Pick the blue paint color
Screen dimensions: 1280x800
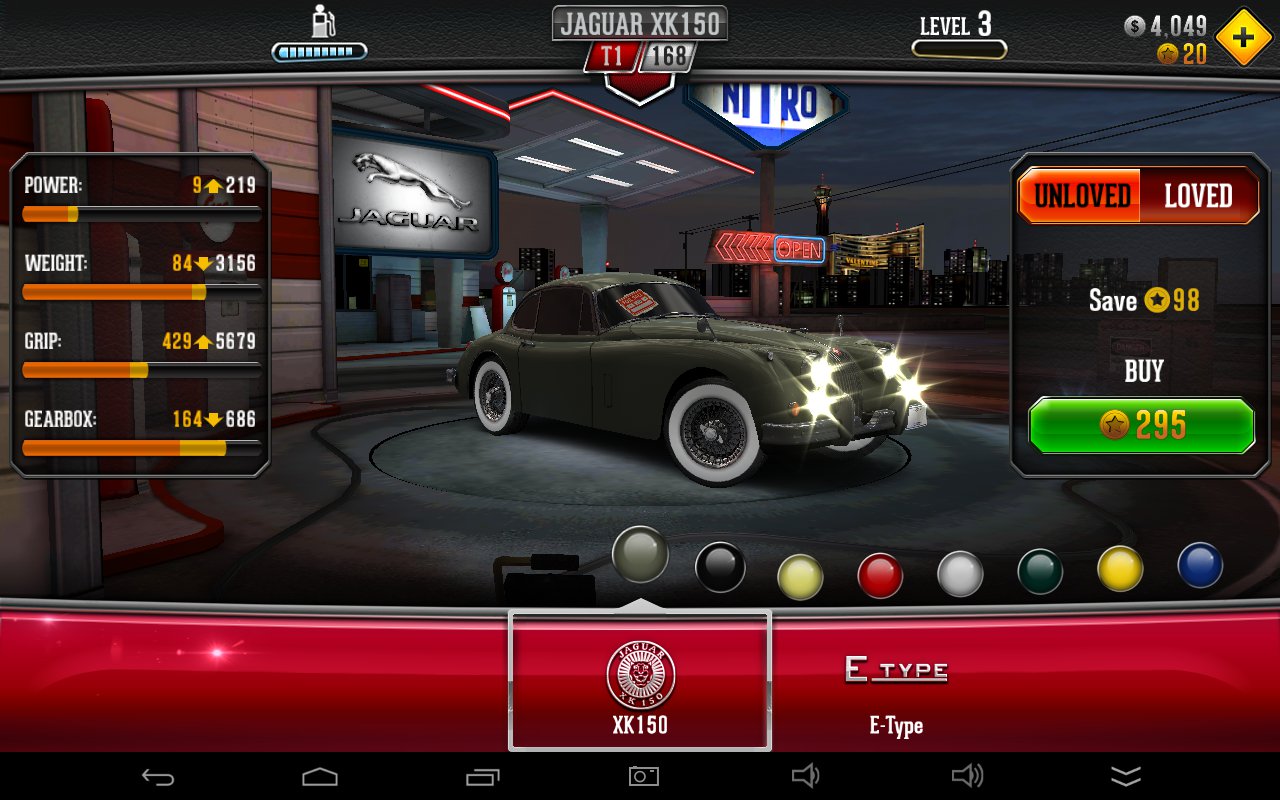(1200, 565)
